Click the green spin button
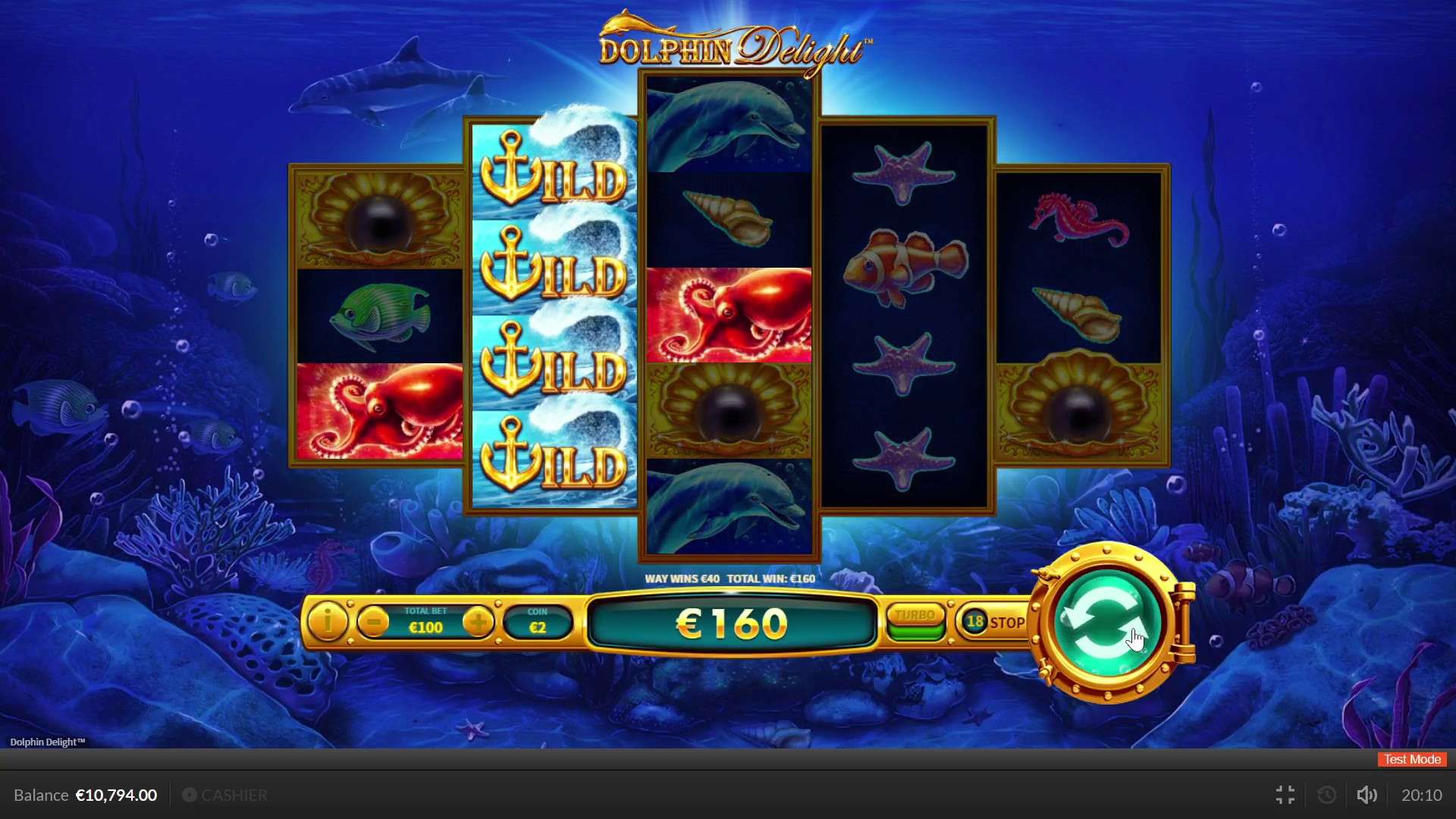This screenshot has height=819, width=1456. [1108, 623]
